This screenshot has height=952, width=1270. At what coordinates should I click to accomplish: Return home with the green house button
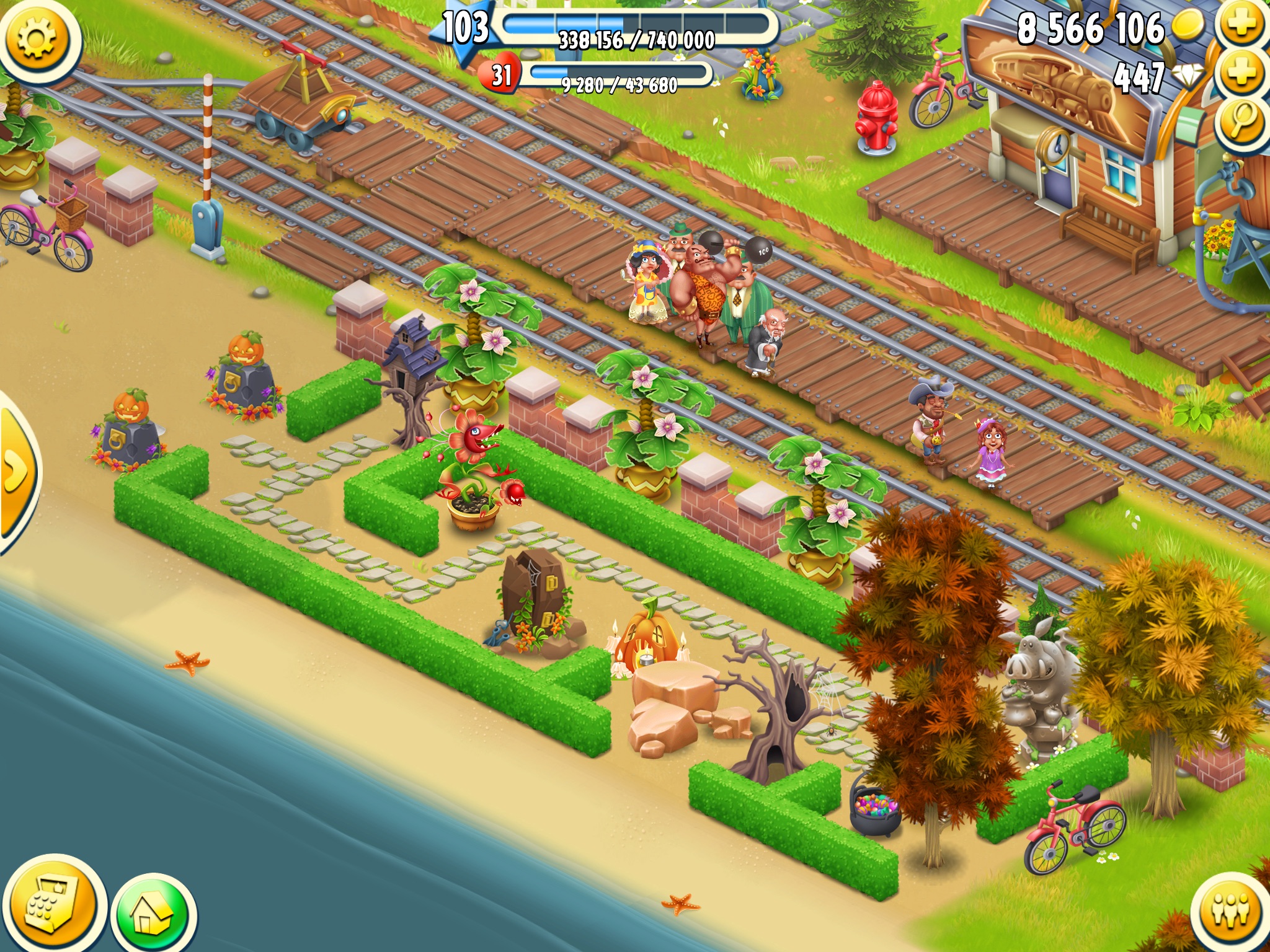(155, 914)
